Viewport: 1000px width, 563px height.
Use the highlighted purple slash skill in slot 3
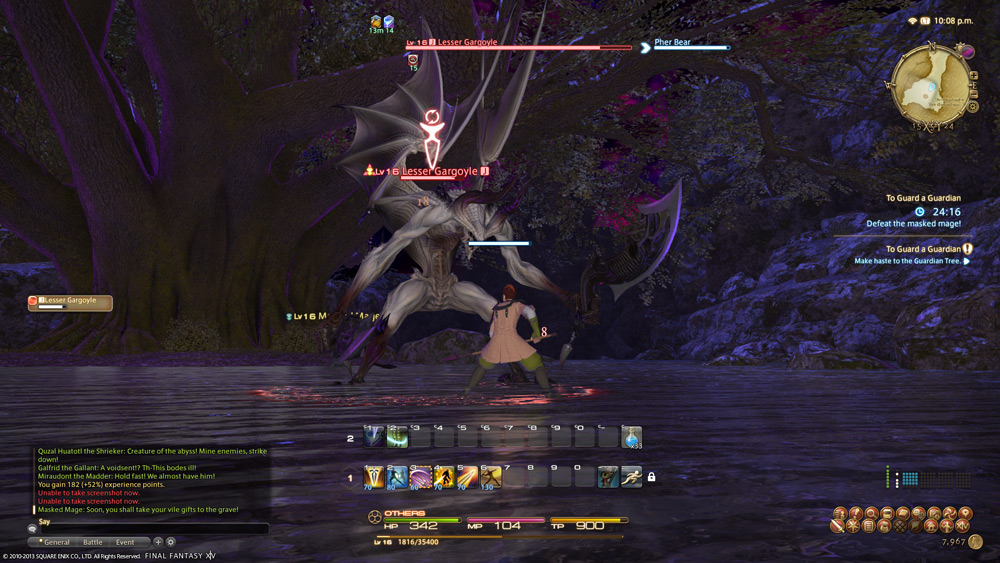click(x=420, y=478)
